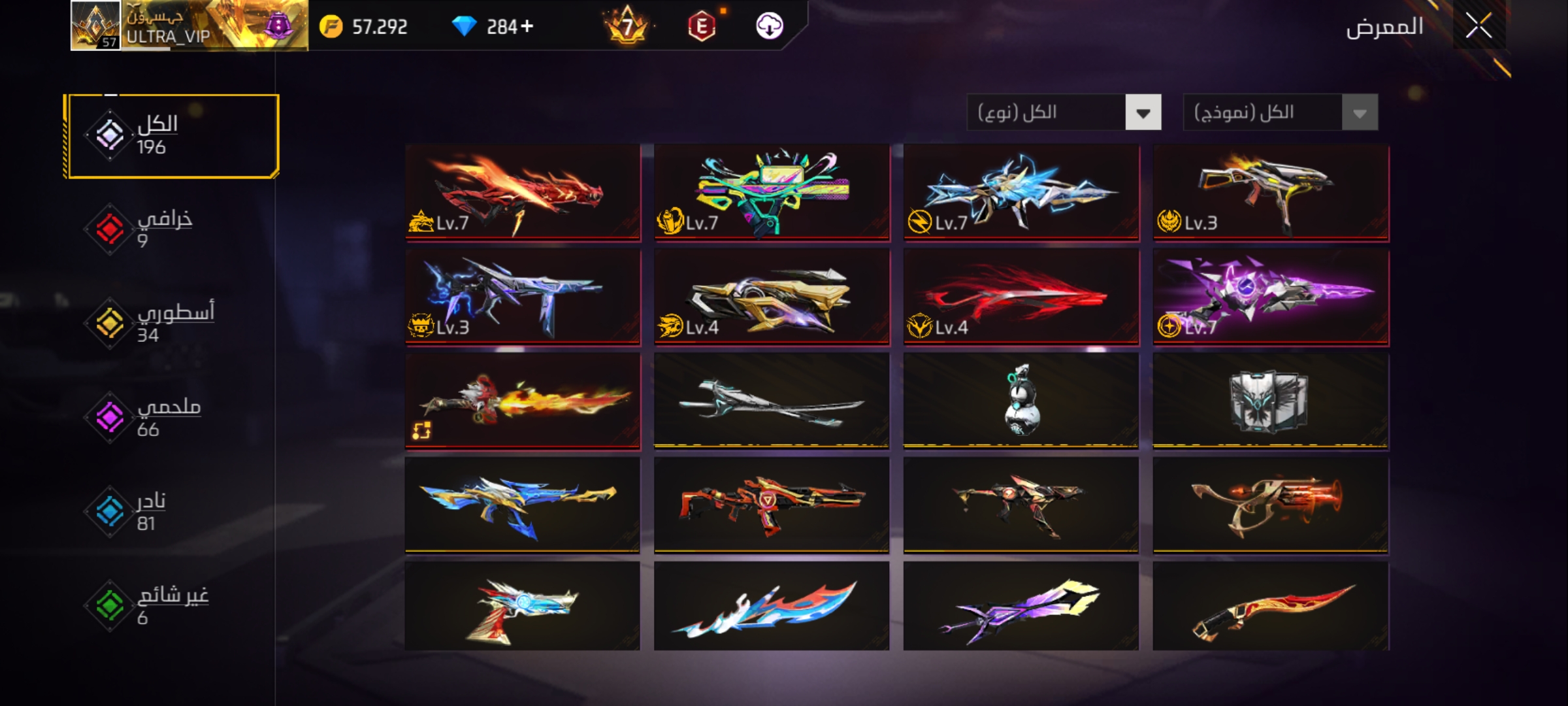Viewport: 1568px width, 706px height.
Task: Pick the silver owl backpack skin
Action: tap(1271, 401)
